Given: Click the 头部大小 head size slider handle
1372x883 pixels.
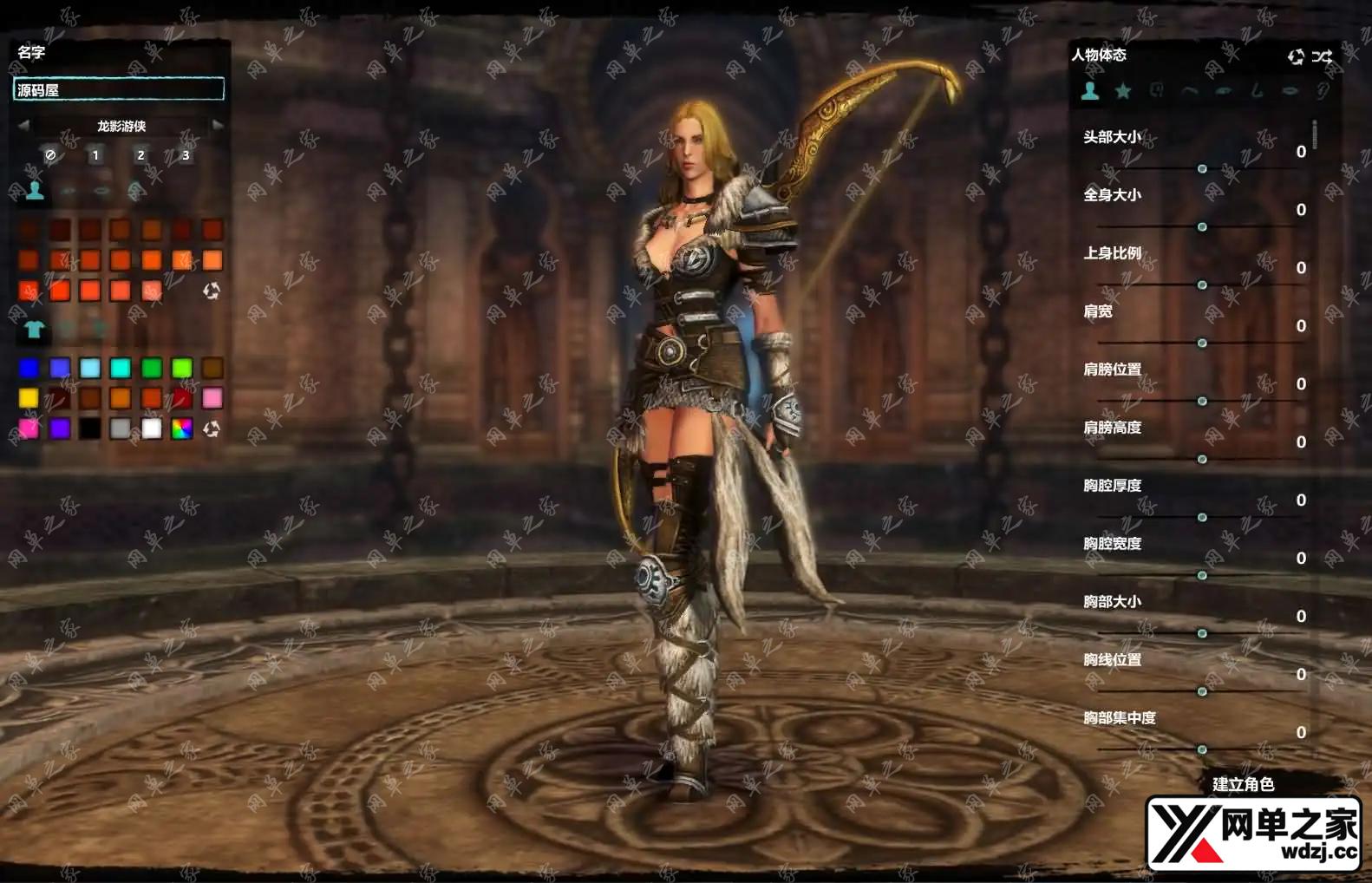Looking at the screenshot, I should pos(1202,168).
